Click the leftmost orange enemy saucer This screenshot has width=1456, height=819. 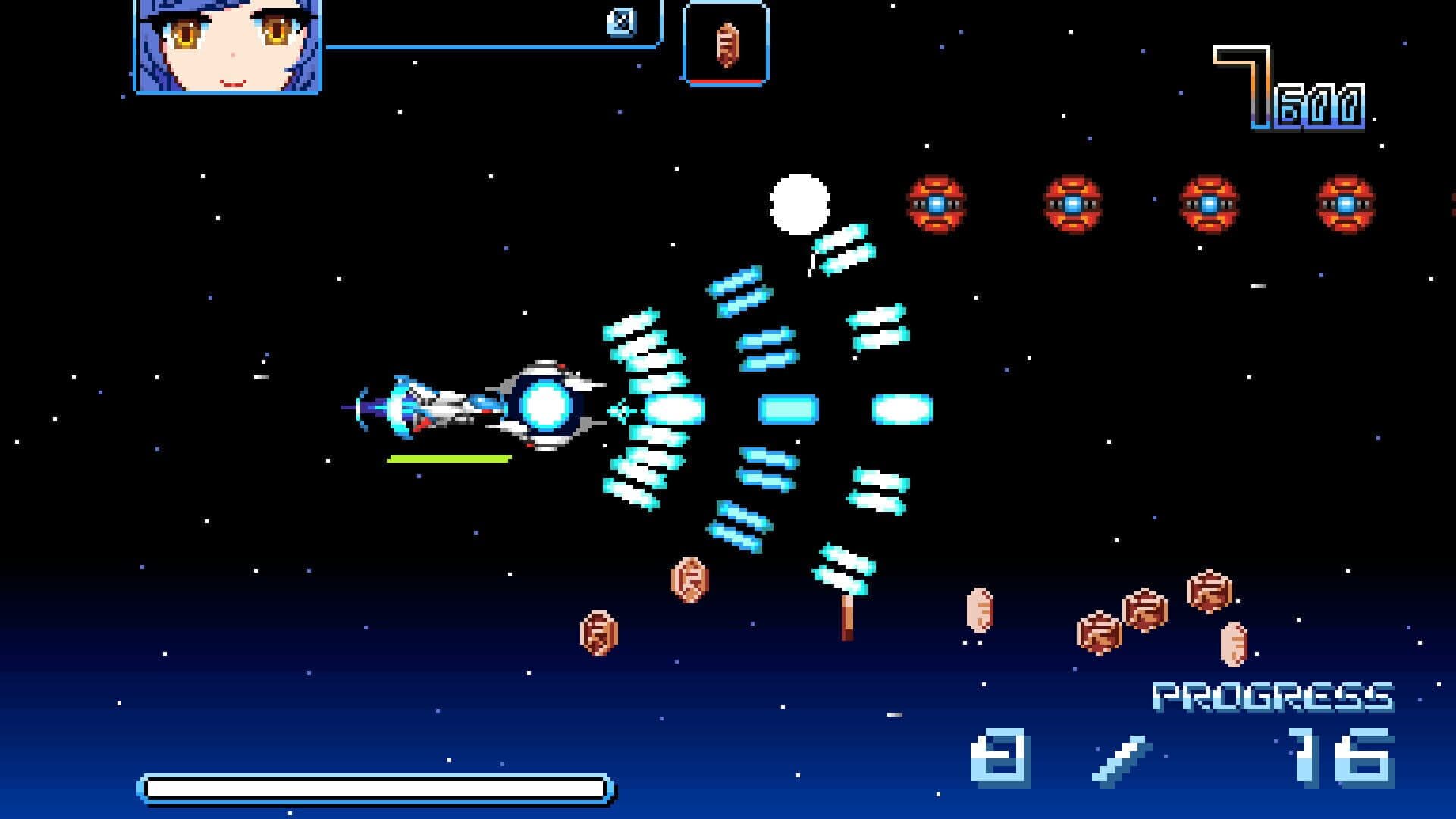click(937, 203)
